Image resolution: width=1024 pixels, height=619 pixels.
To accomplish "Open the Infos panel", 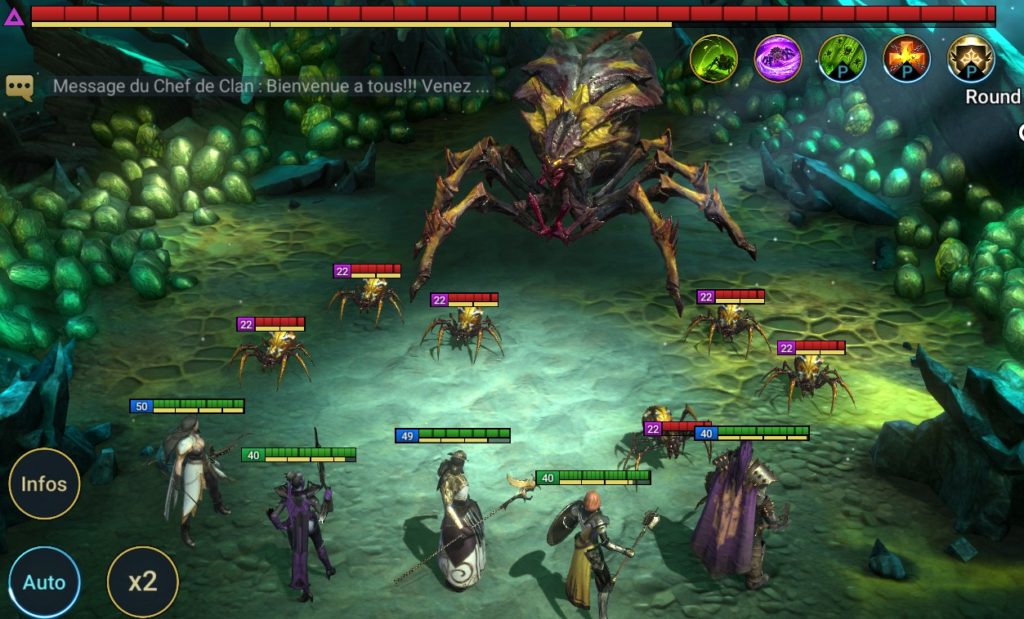I will click(44, 484).
